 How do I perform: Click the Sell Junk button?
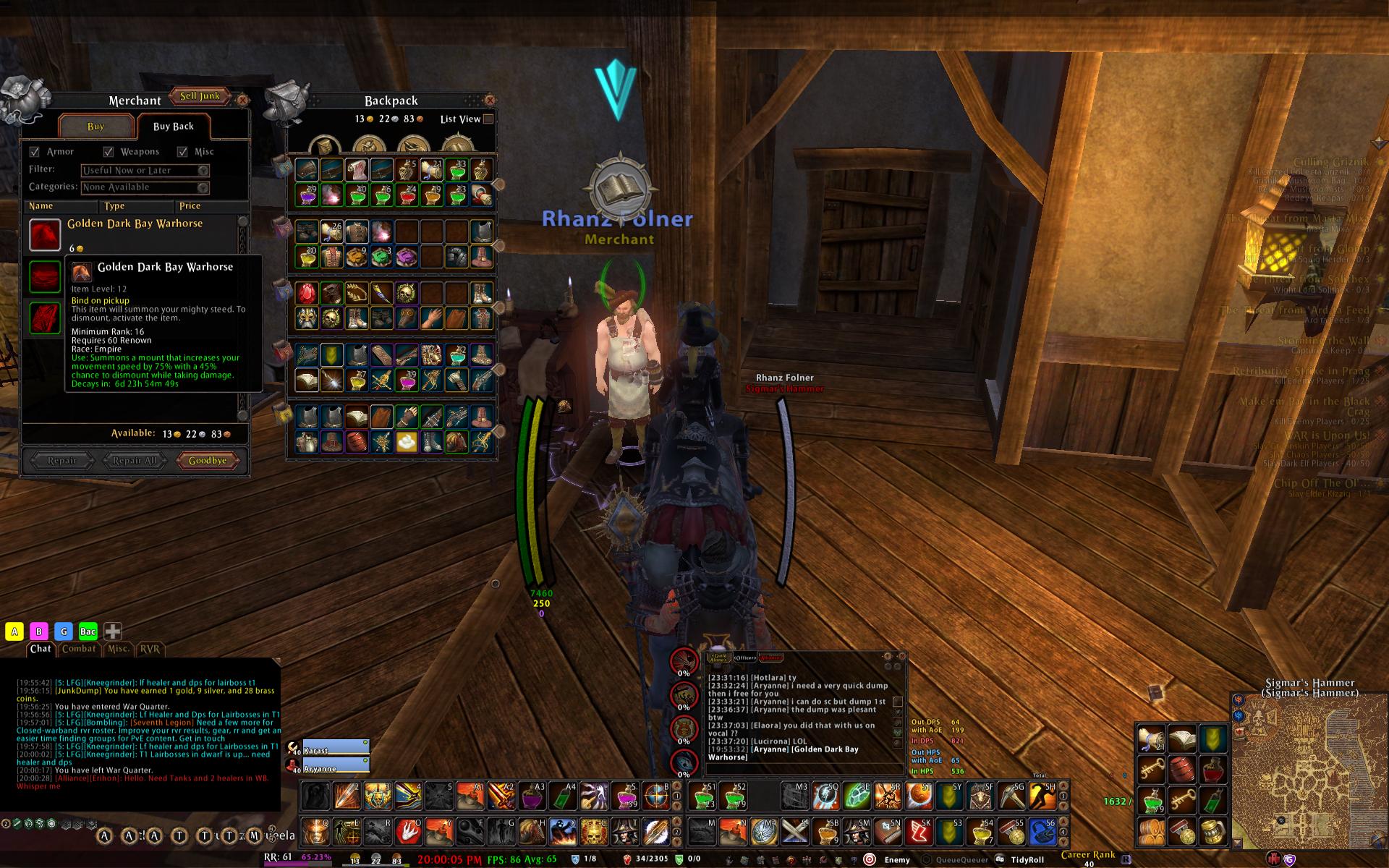click(200, 96)
